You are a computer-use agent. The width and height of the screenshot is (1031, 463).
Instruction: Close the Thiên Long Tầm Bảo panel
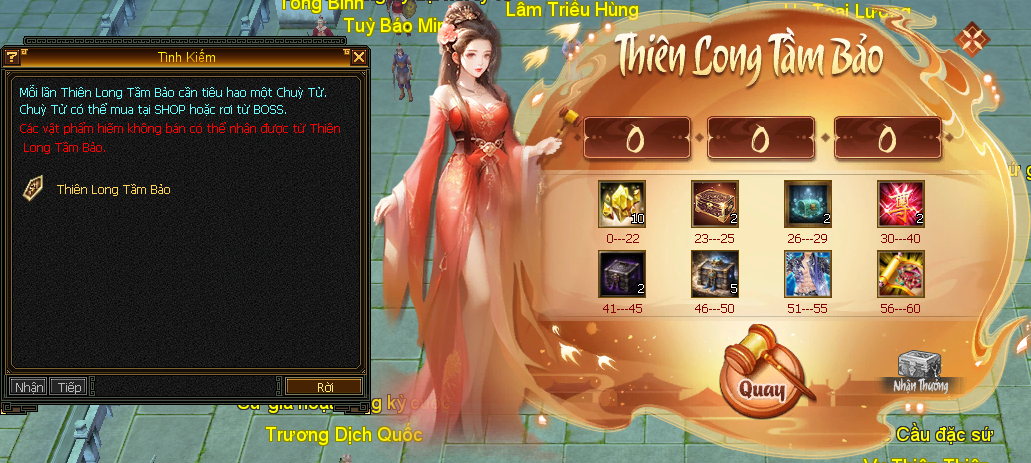970,39
